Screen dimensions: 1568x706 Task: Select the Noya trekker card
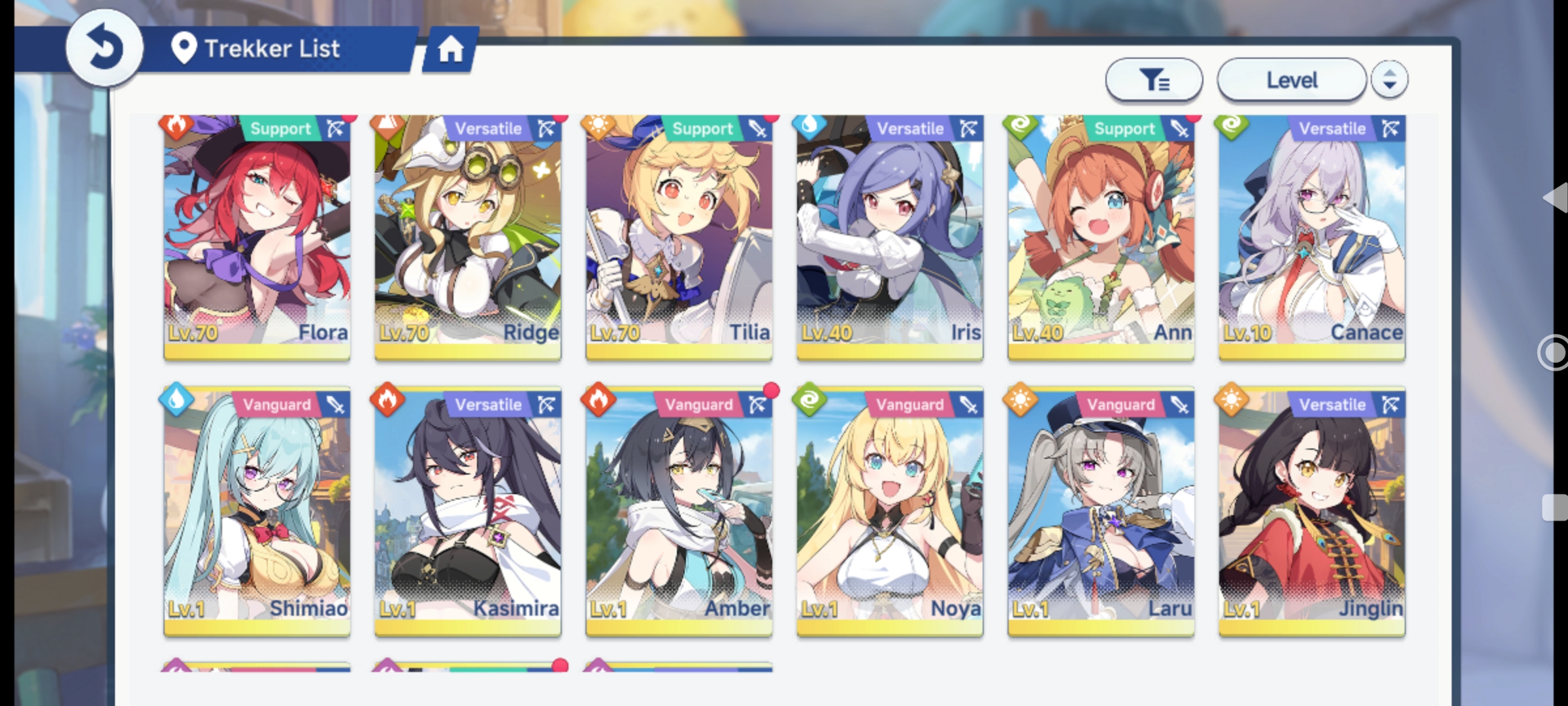point(890,513)
